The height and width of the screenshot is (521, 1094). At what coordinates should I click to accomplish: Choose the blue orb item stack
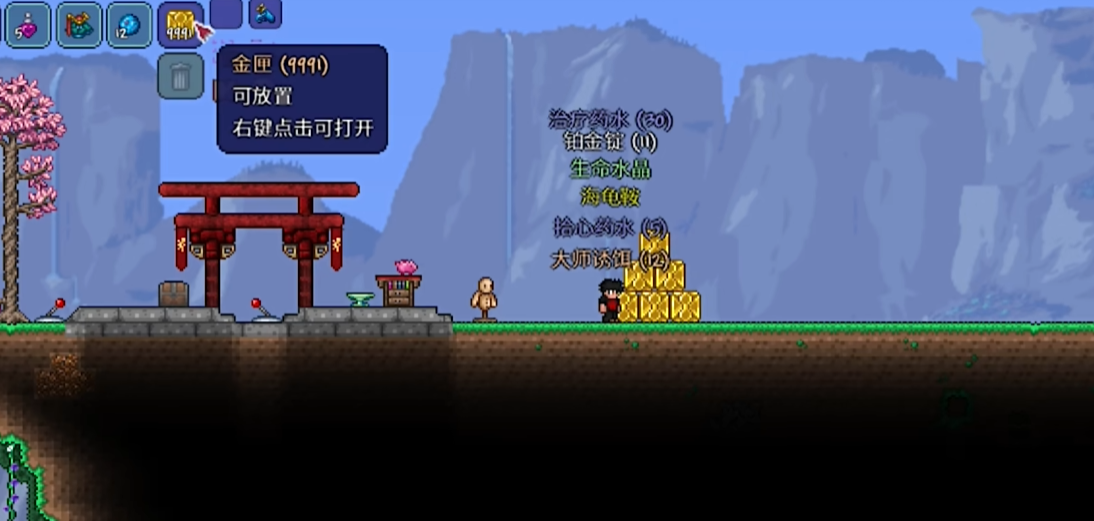coord(129,25)
